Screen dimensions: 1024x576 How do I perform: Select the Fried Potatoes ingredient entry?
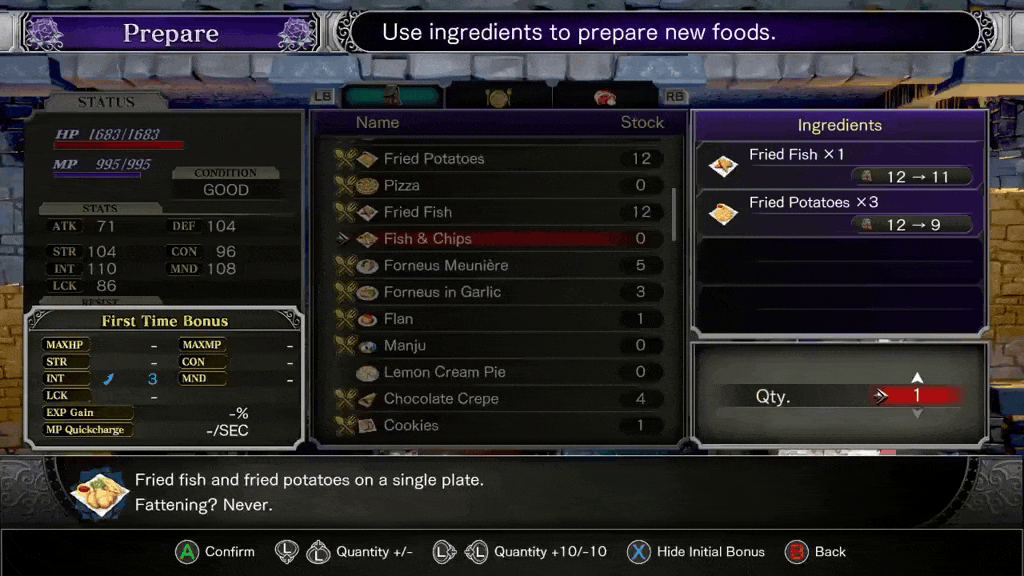click(x=840, y=212)
